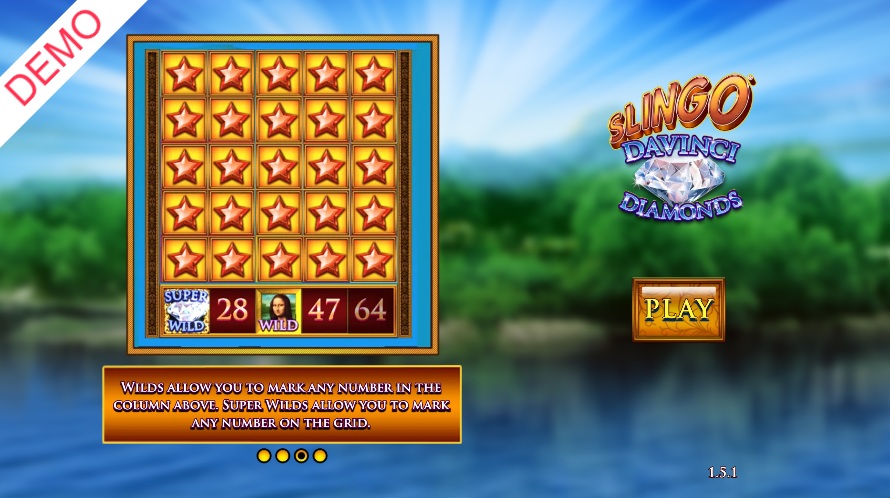This screenshot has width=890, height=498.
Task: Select the number 64 reel tile
Action: (x=370, y=310)
